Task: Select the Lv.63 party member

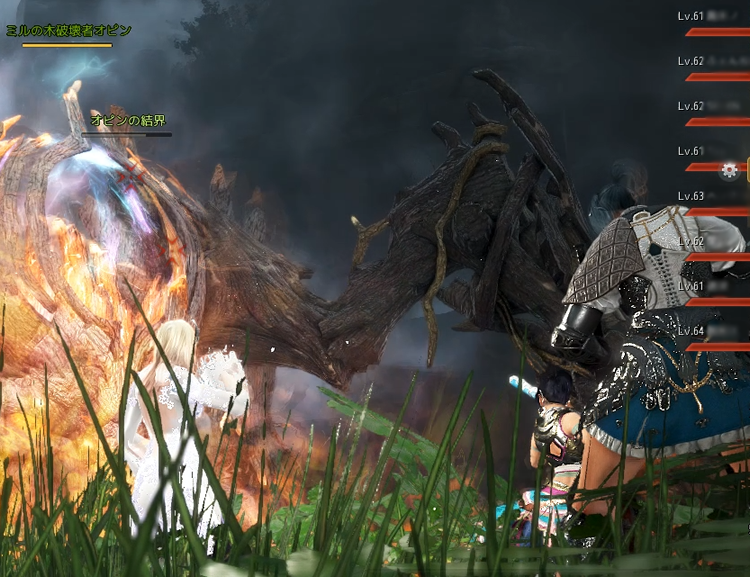Action: click(712, 203)
